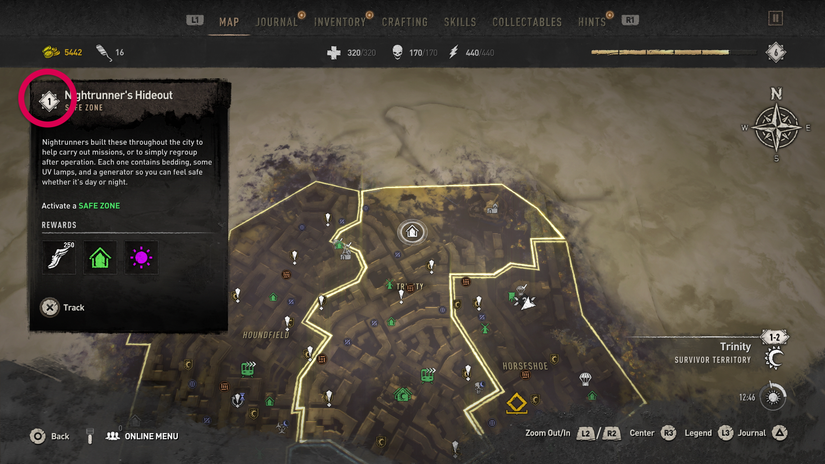Show the Collectables tab
This screenshot has width=825, height=464.
tap(526, 21)
